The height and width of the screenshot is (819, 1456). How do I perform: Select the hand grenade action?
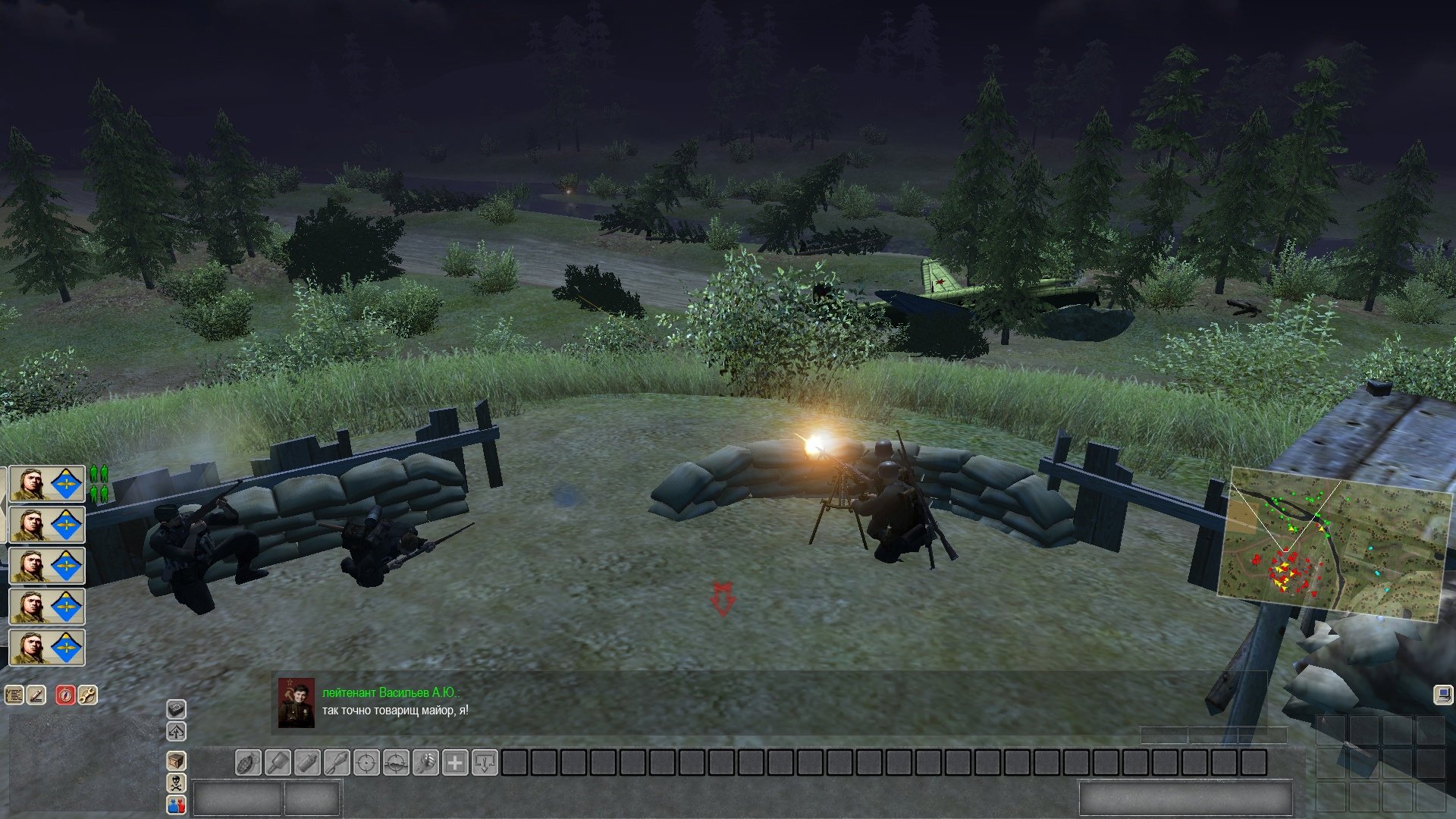pos(248,762)
